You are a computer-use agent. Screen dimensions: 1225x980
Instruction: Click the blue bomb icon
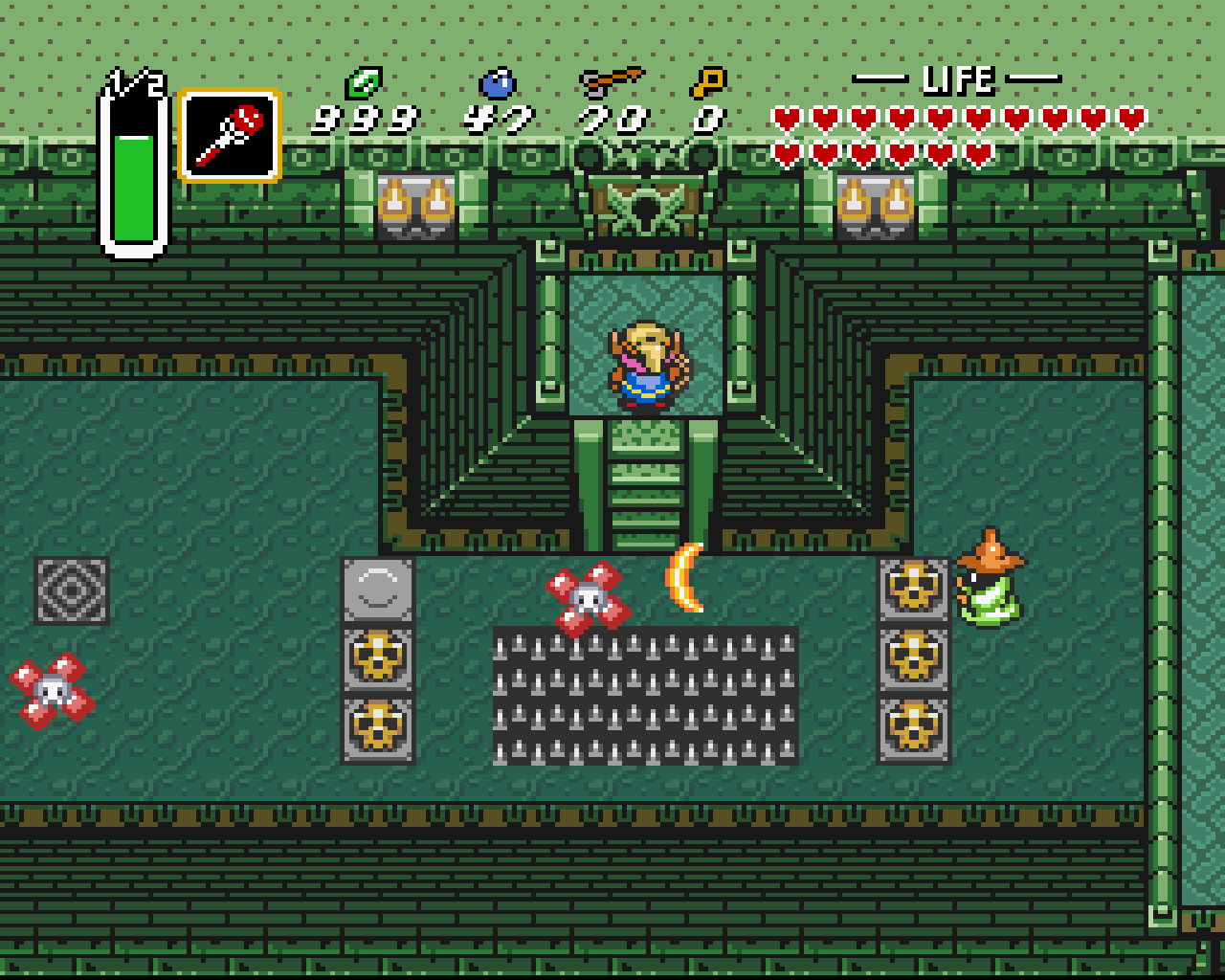[x=497, y=83]
